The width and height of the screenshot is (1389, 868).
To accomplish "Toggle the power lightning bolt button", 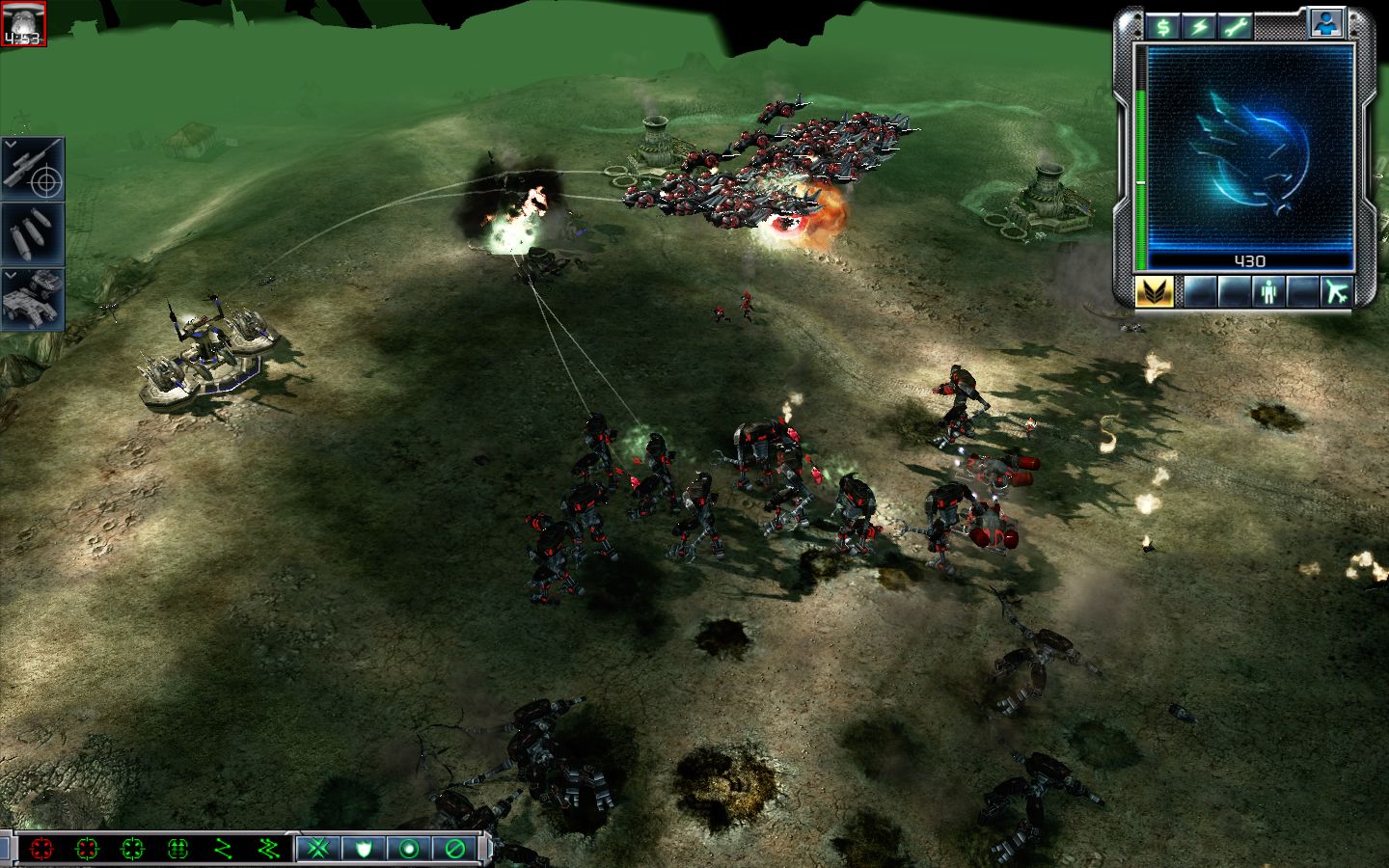I will click(x=1197, y=26).
